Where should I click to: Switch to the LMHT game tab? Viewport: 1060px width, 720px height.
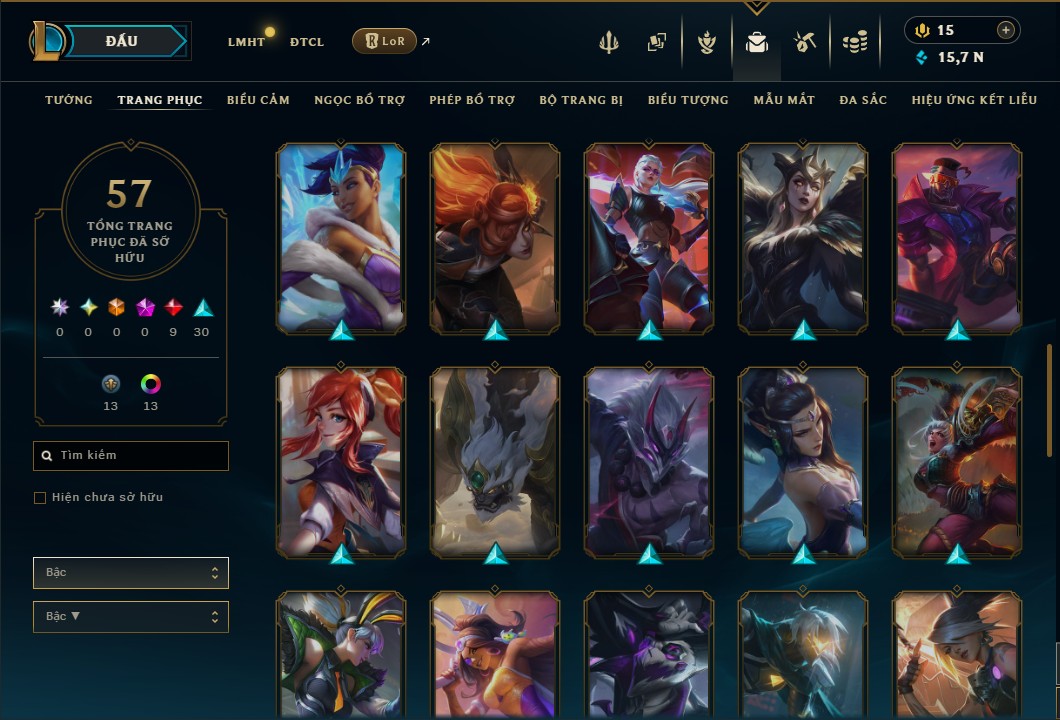point(246,42)
